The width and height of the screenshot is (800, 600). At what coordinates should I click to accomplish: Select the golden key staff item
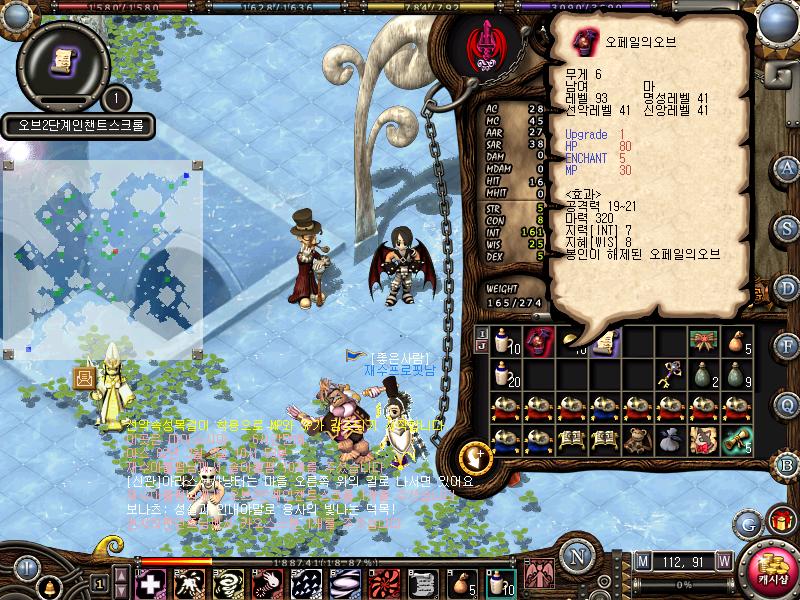(669, 375)
